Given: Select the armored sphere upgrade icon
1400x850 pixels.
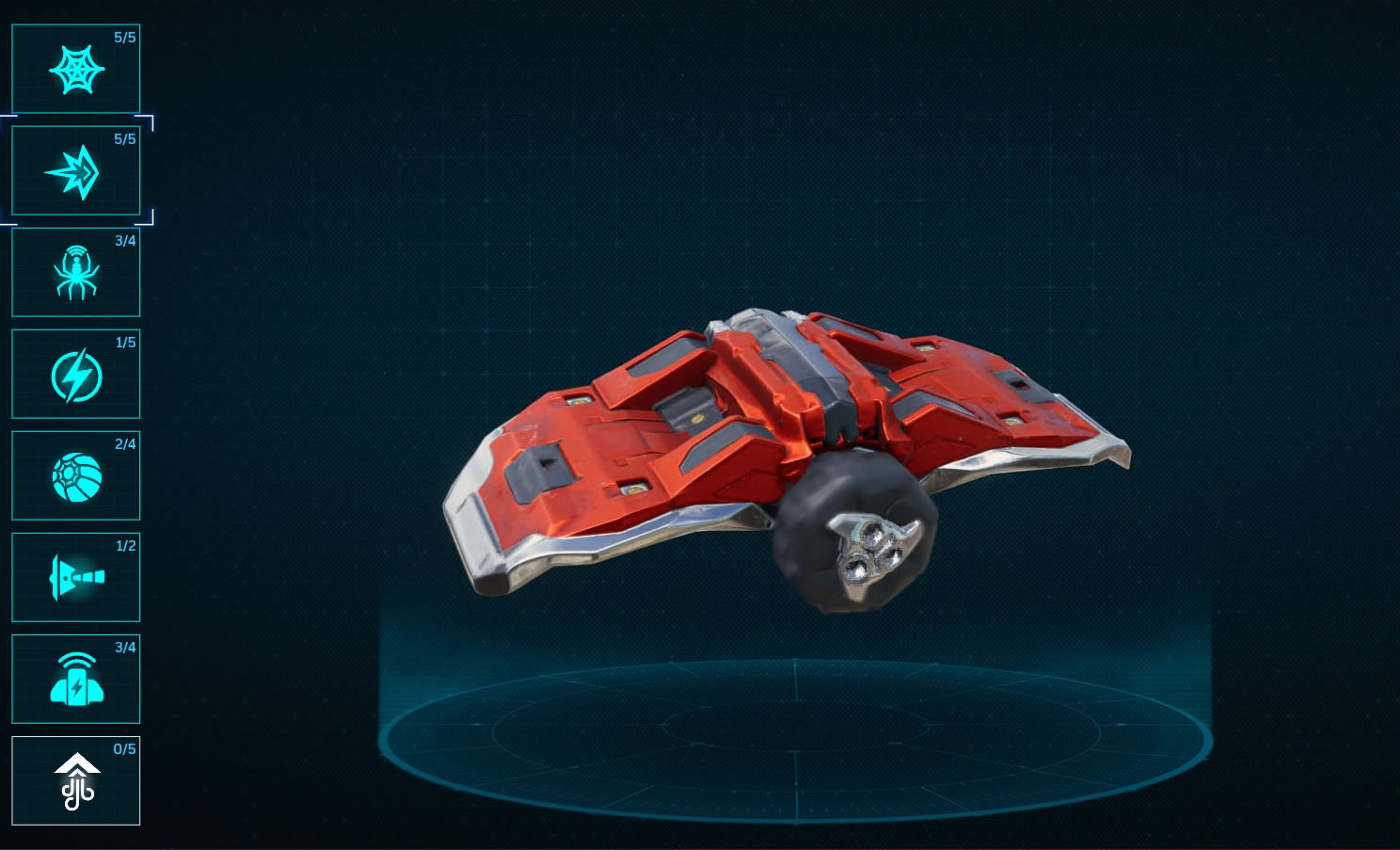Looking at the screenshot, I should pyautogui.click(x=75, y=476).
